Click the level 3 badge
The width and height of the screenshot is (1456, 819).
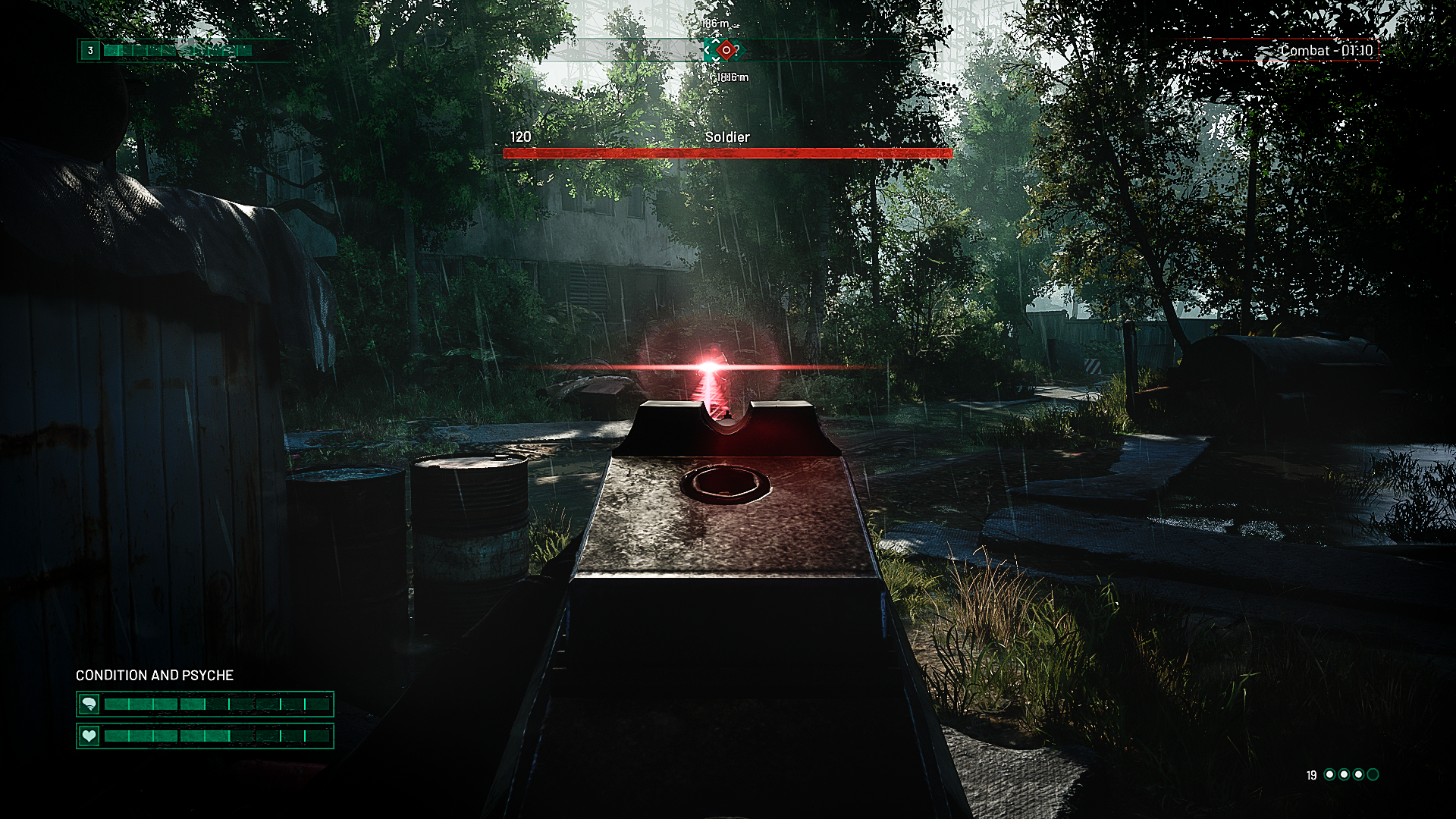coord(90,51)
